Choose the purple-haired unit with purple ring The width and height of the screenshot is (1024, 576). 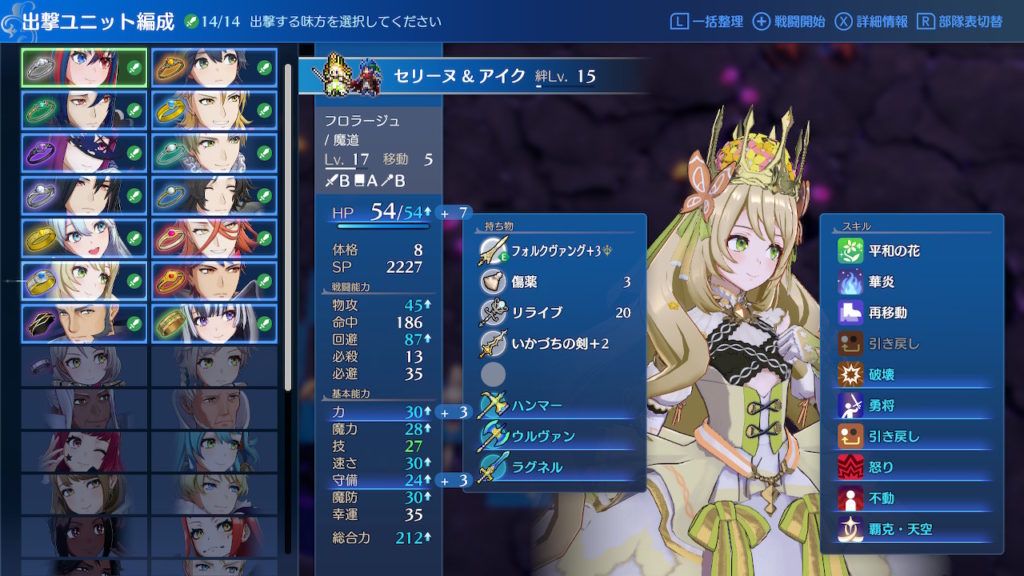pos(84,152)
